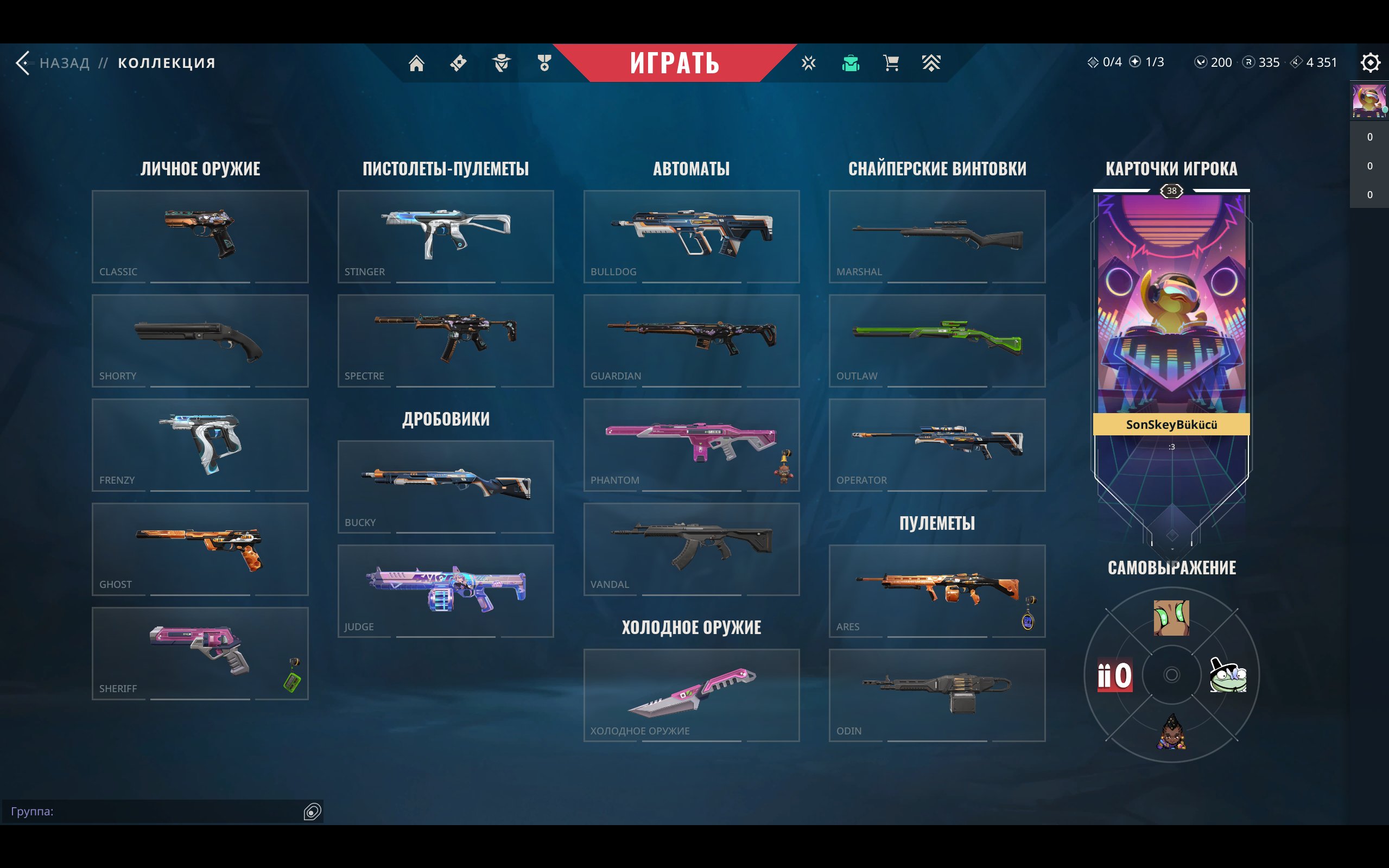This screenshot has width=1389, height=868.
Task: Open the Home screen icon
Action: 416,63
